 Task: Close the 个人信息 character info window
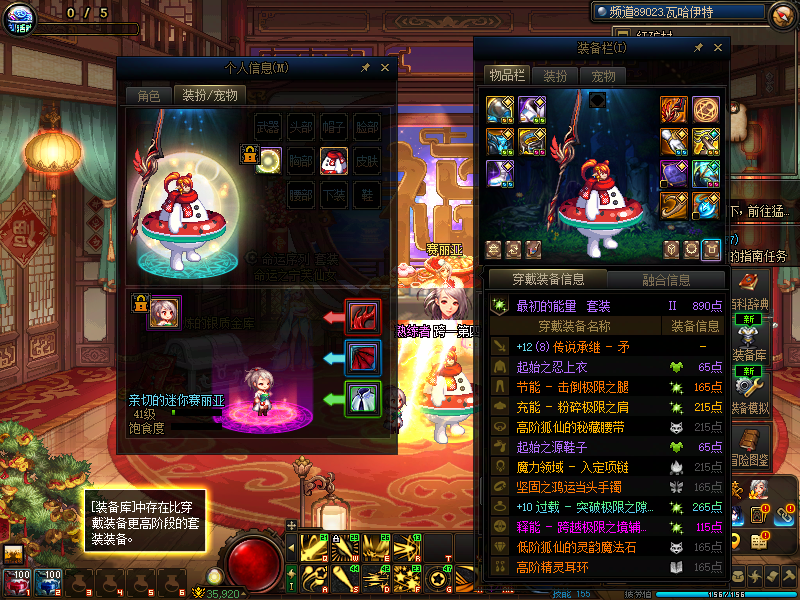pyautogui.click(x=386, y=67)
